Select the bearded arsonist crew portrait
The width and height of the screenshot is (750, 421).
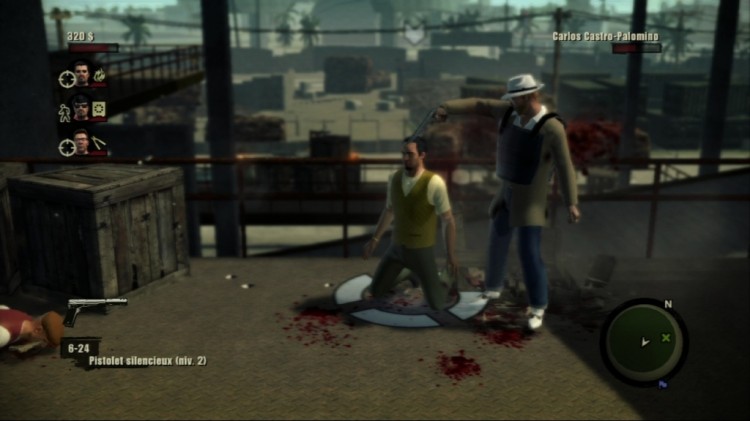pyautogui.click(x=83, y=72)
